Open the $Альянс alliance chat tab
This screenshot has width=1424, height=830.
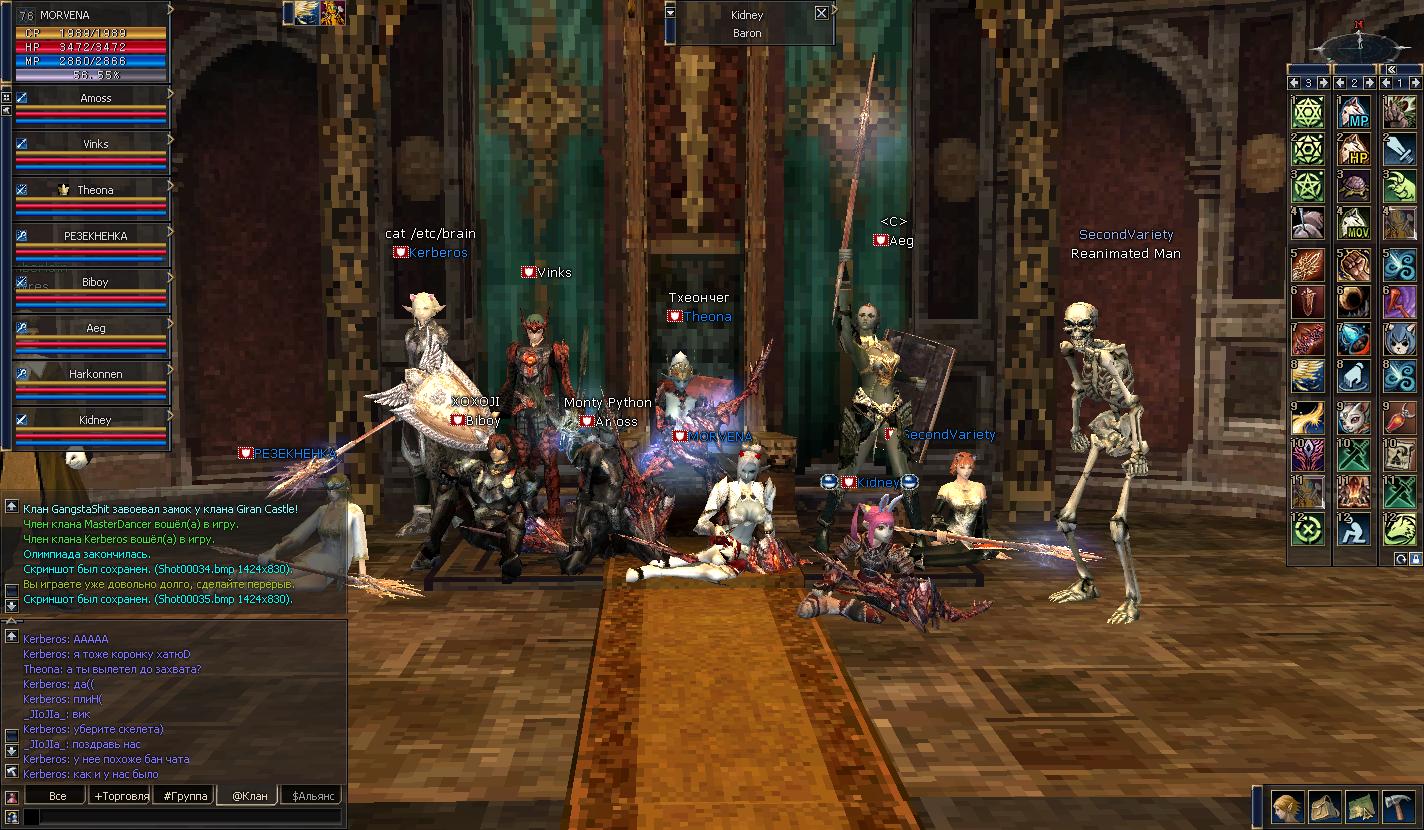click(313, 796)
